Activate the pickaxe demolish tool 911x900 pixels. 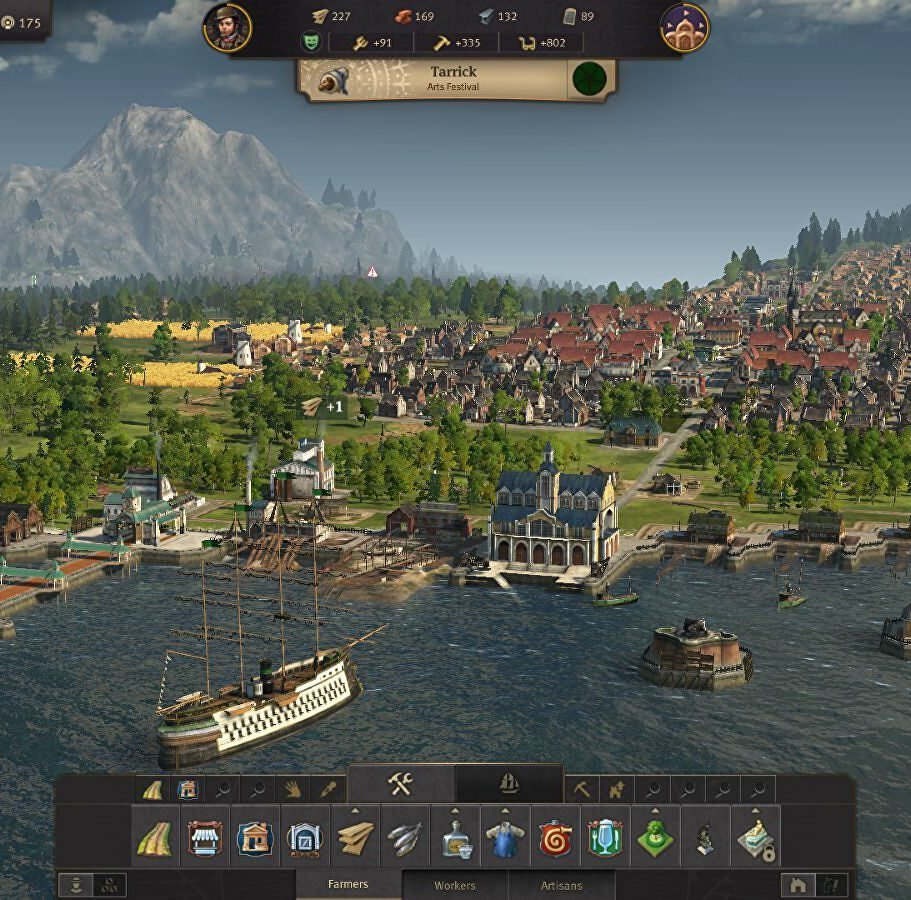click(583, 789)
